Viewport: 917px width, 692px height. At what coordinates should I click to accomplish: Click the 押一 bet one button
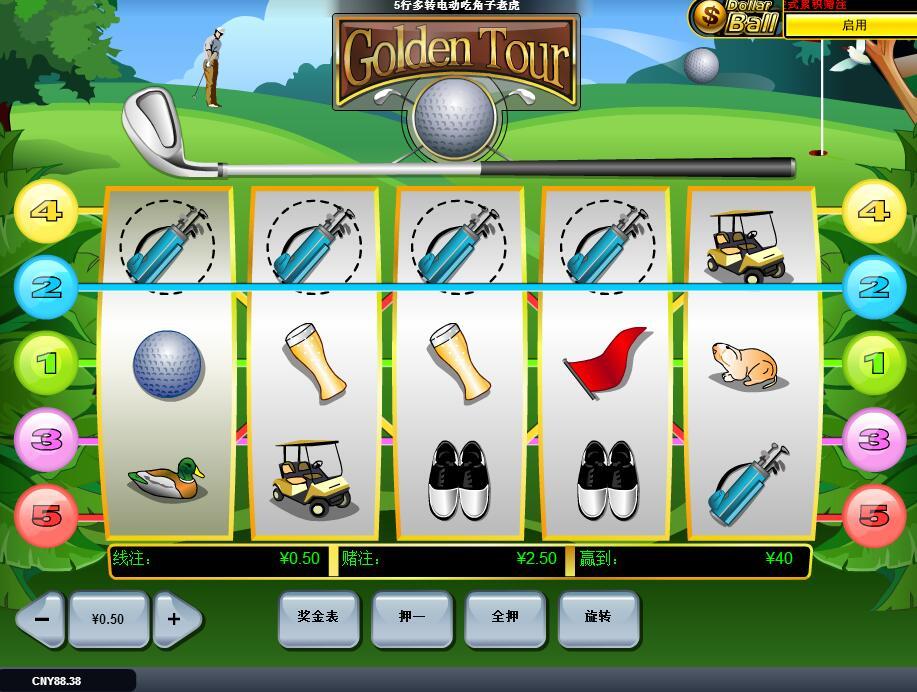click(412, 617)
